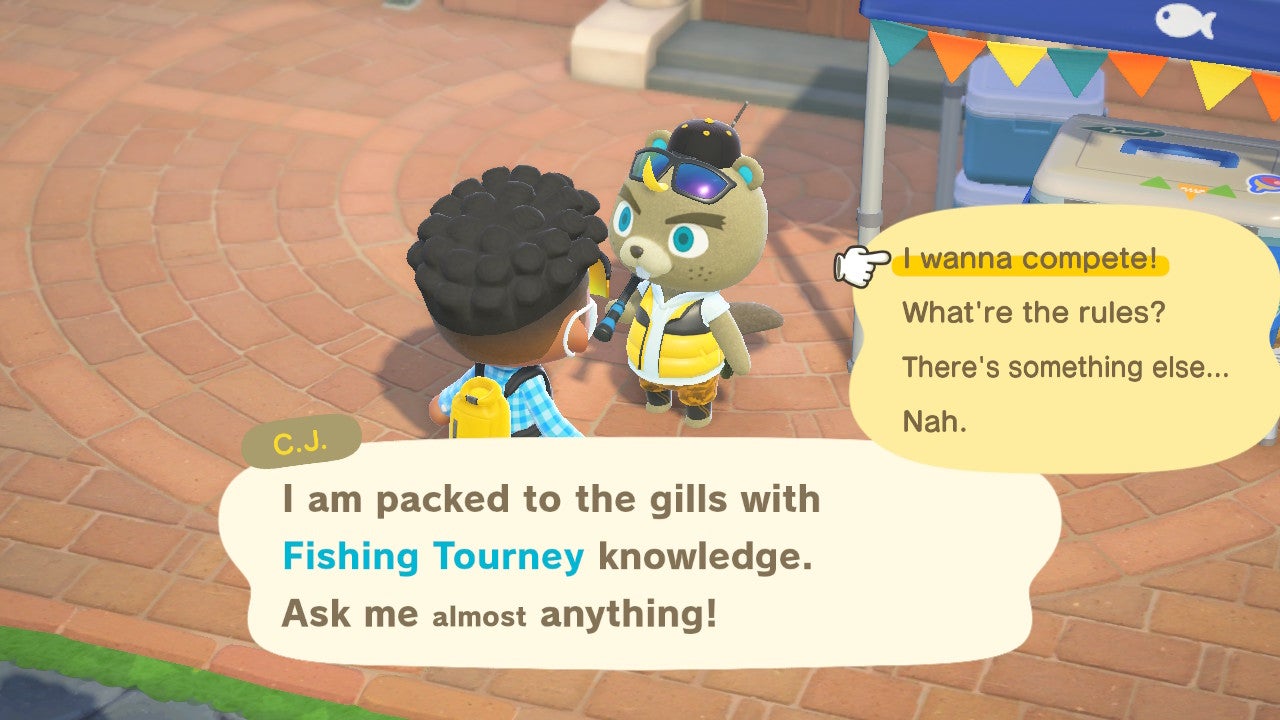Image resolution: width=1280 pixels, height=720 pixels.
Task: Click the blue 'Fishing Tourney' text
Action: pyautogui.click(x=435, y=556)
